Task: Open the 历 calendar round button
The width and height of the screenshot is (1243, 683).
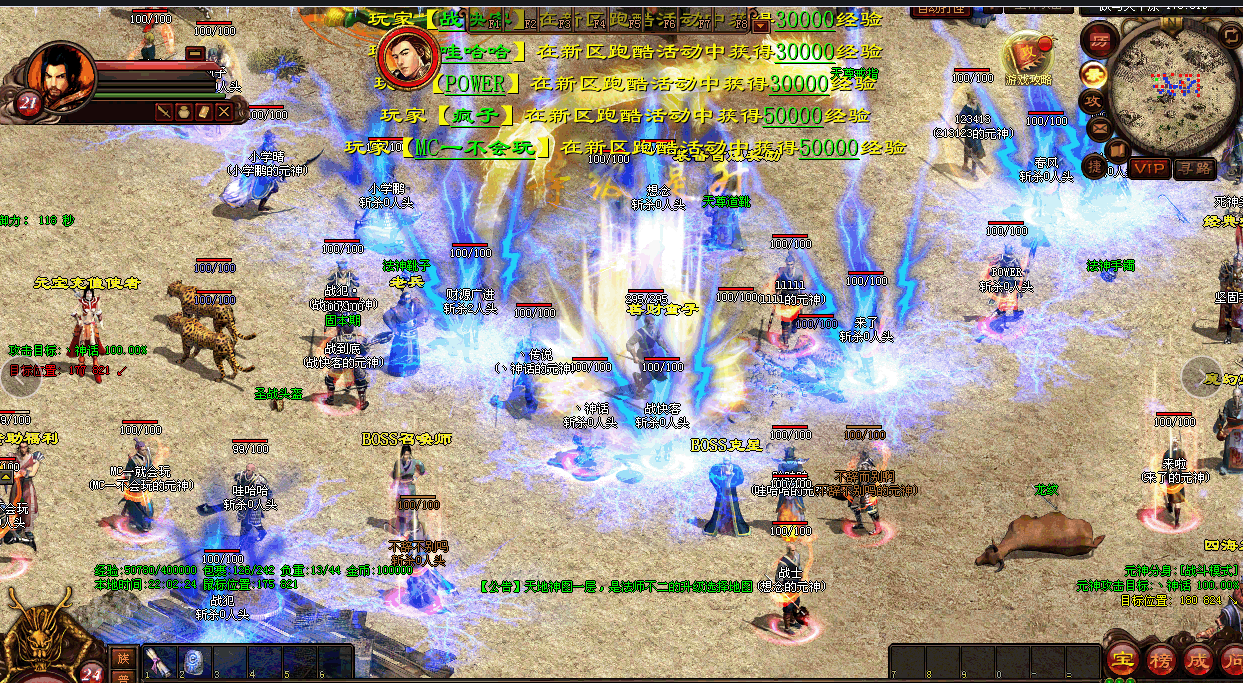Action: coord(1098,40)
